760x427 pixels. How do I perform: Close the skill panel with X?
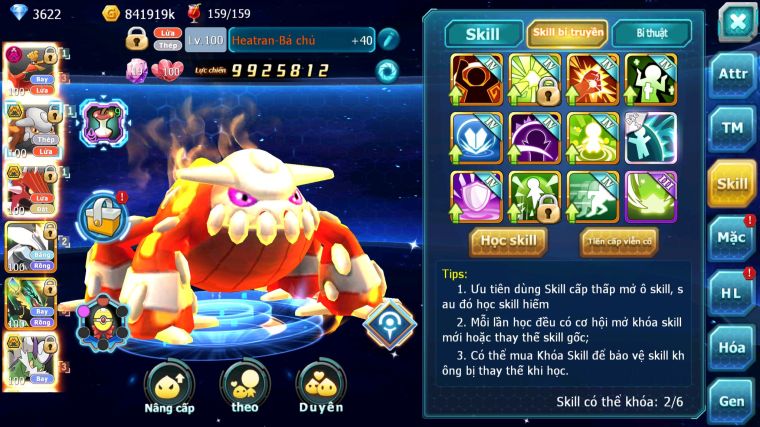pyautogui.click(x=737, y=22)
